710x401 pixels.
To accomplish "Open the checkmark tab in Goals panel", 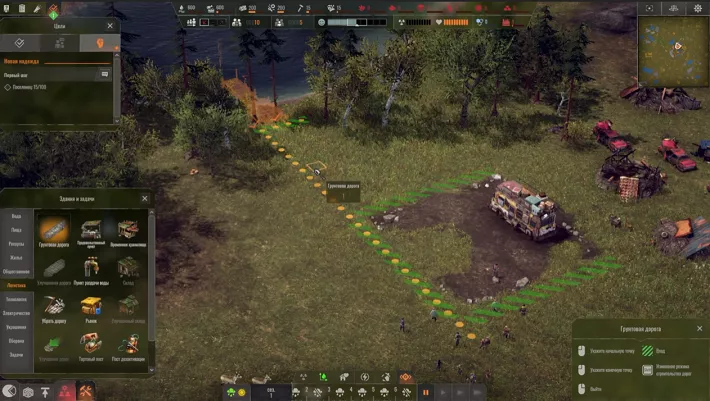I will click(x=20, y=43).
